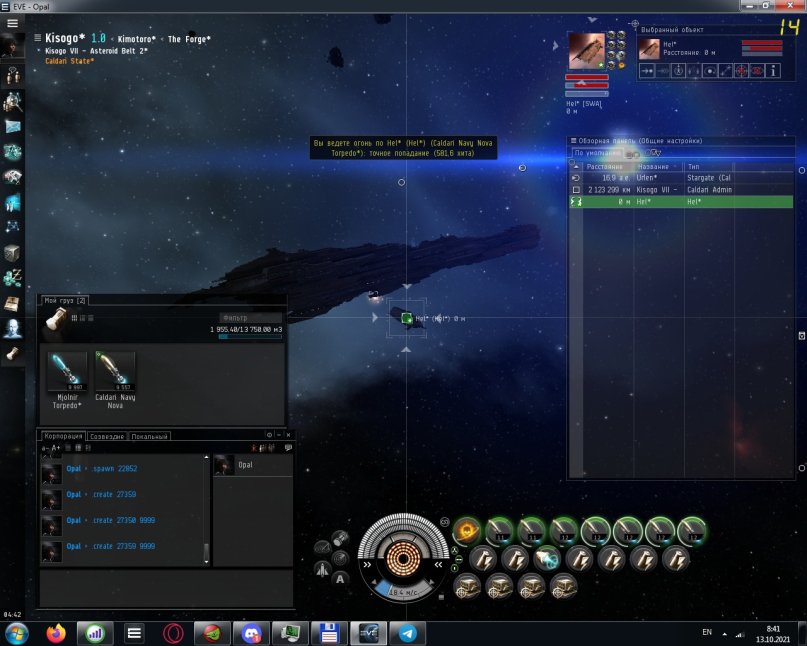The height and width of the screenshot is (646, 807).
Task: Sort overview by the Расстояние column
Action: (x=606, y=166)
